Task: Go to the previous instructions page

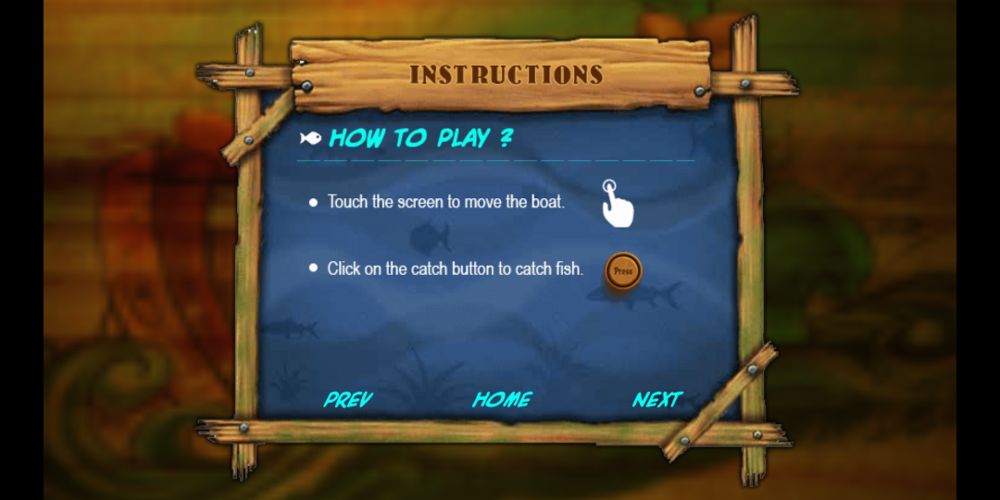Action: point(348,400)
